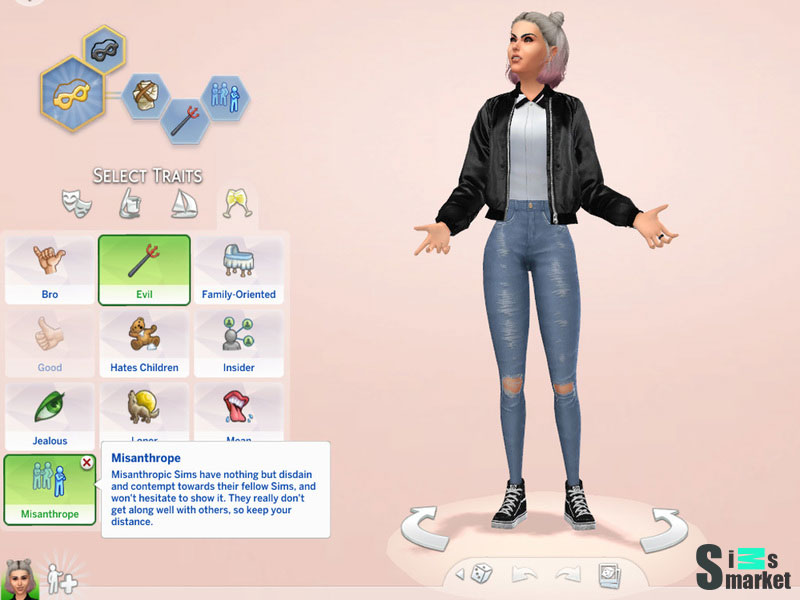800x600 pixels.
Task: Choose the Family-Oriented trait
Action: click(239, 270)
